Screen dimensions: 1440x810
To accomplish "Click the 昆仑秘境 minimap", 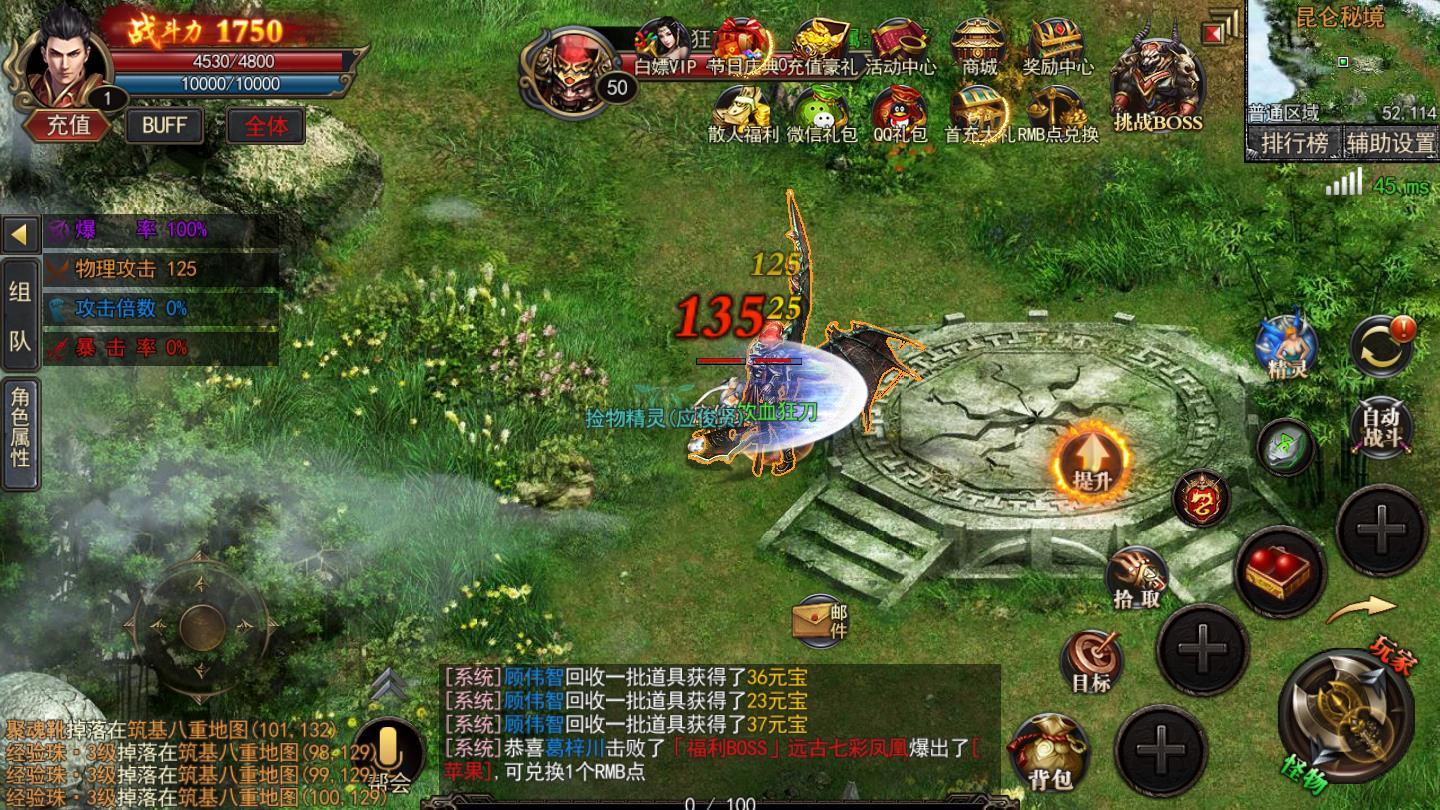I will [x=1340, y=62].
